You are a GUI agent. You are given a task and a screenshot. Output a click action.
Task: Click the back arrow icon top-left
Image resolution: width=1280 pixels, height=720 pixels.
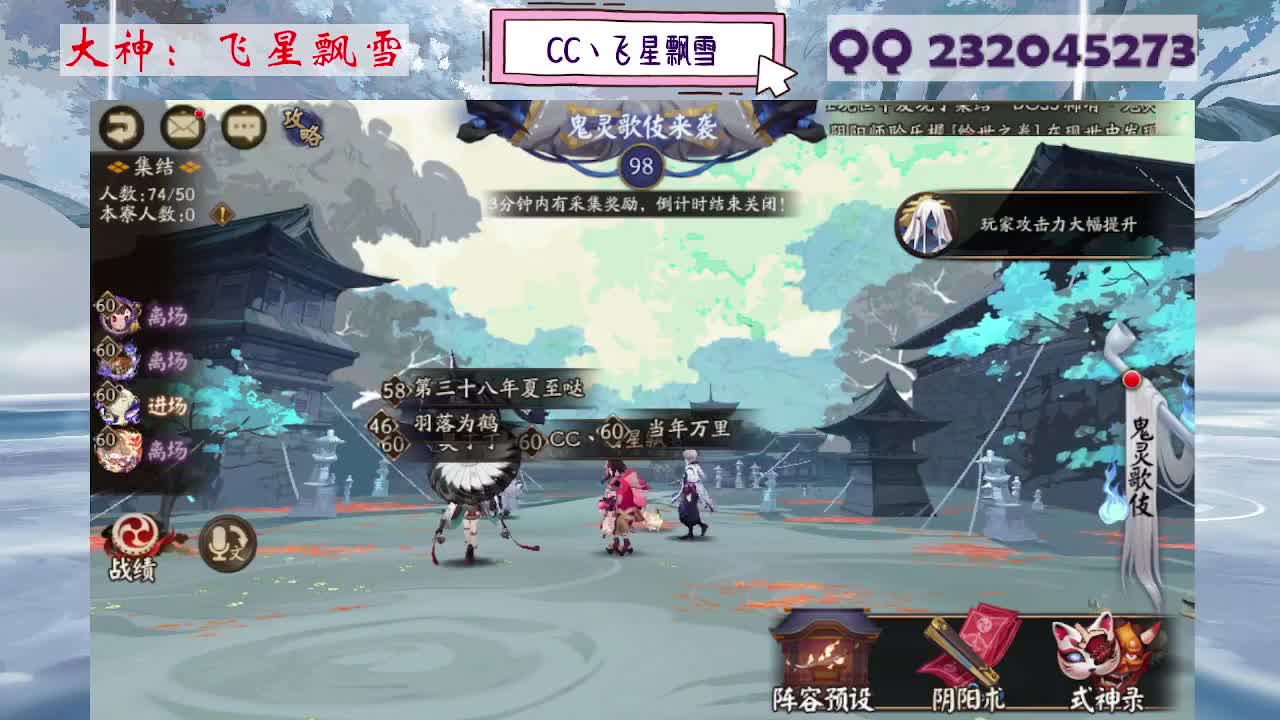pyautogui.click(x=121, y=127)
